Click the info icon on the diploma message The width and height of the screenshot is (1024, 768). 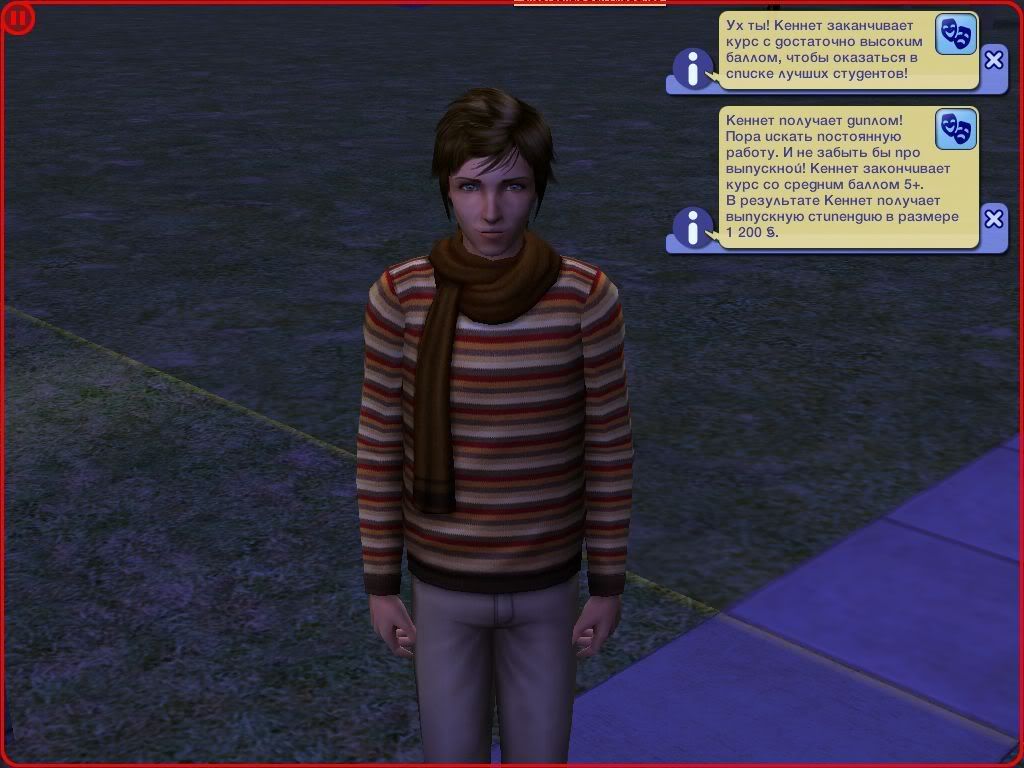692,228
